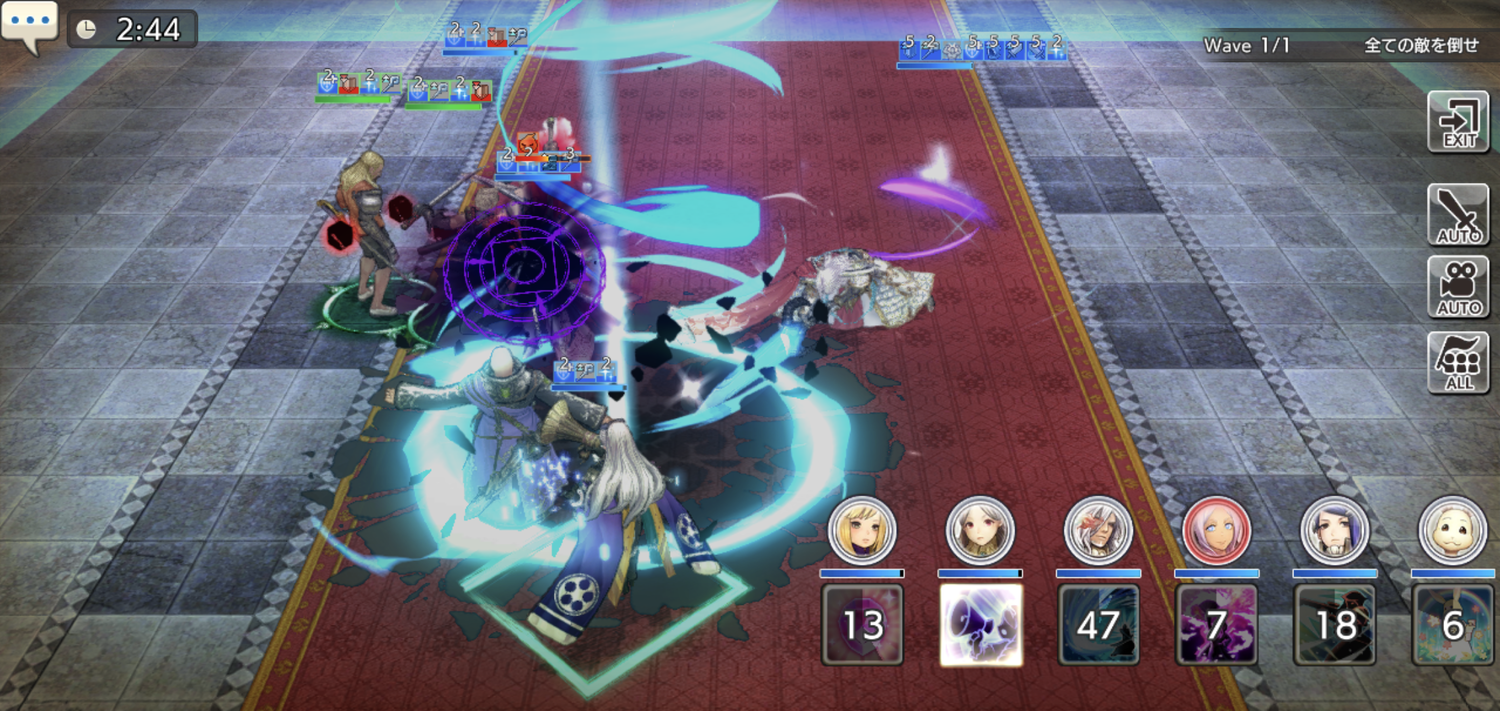Select the white-haired man with red feather portrait
Viewport: 1500px width, 711px height.
(1098, 530)
